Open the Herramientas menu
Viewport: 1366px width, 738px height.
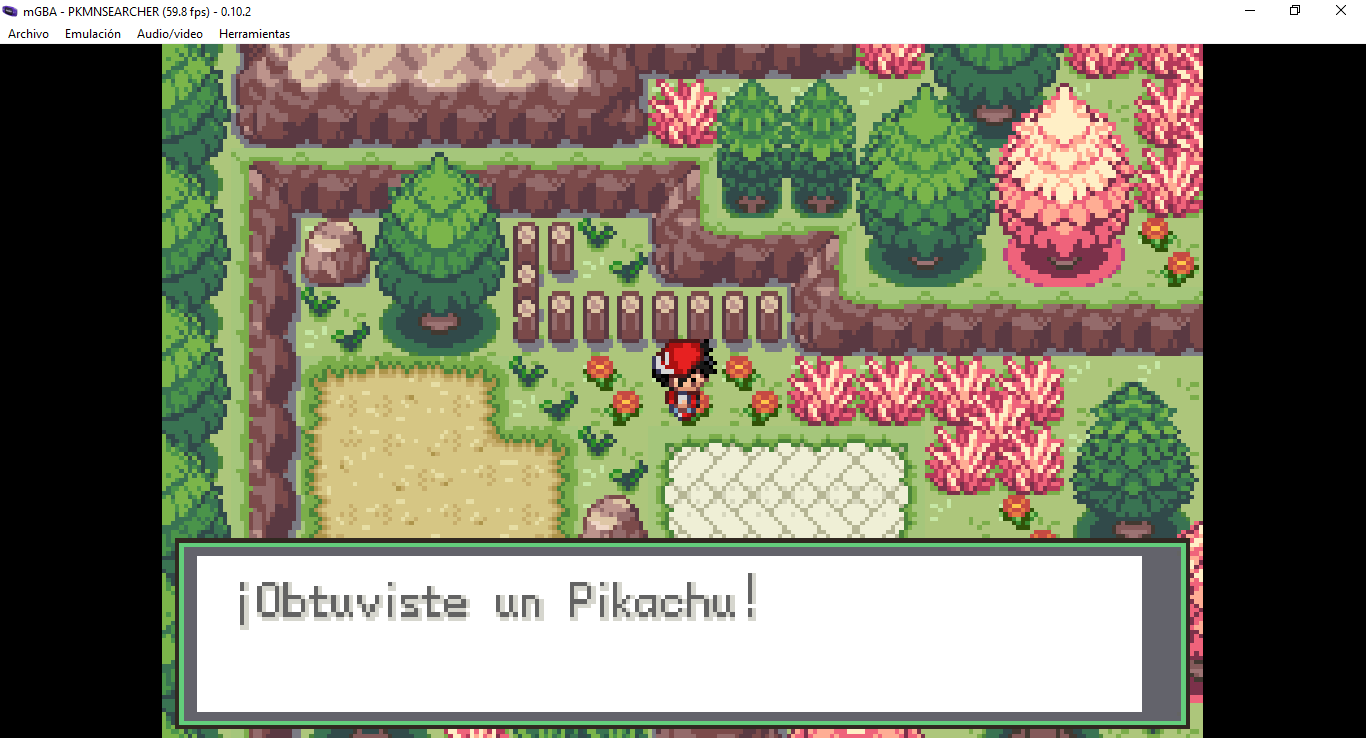click(255, 33)
